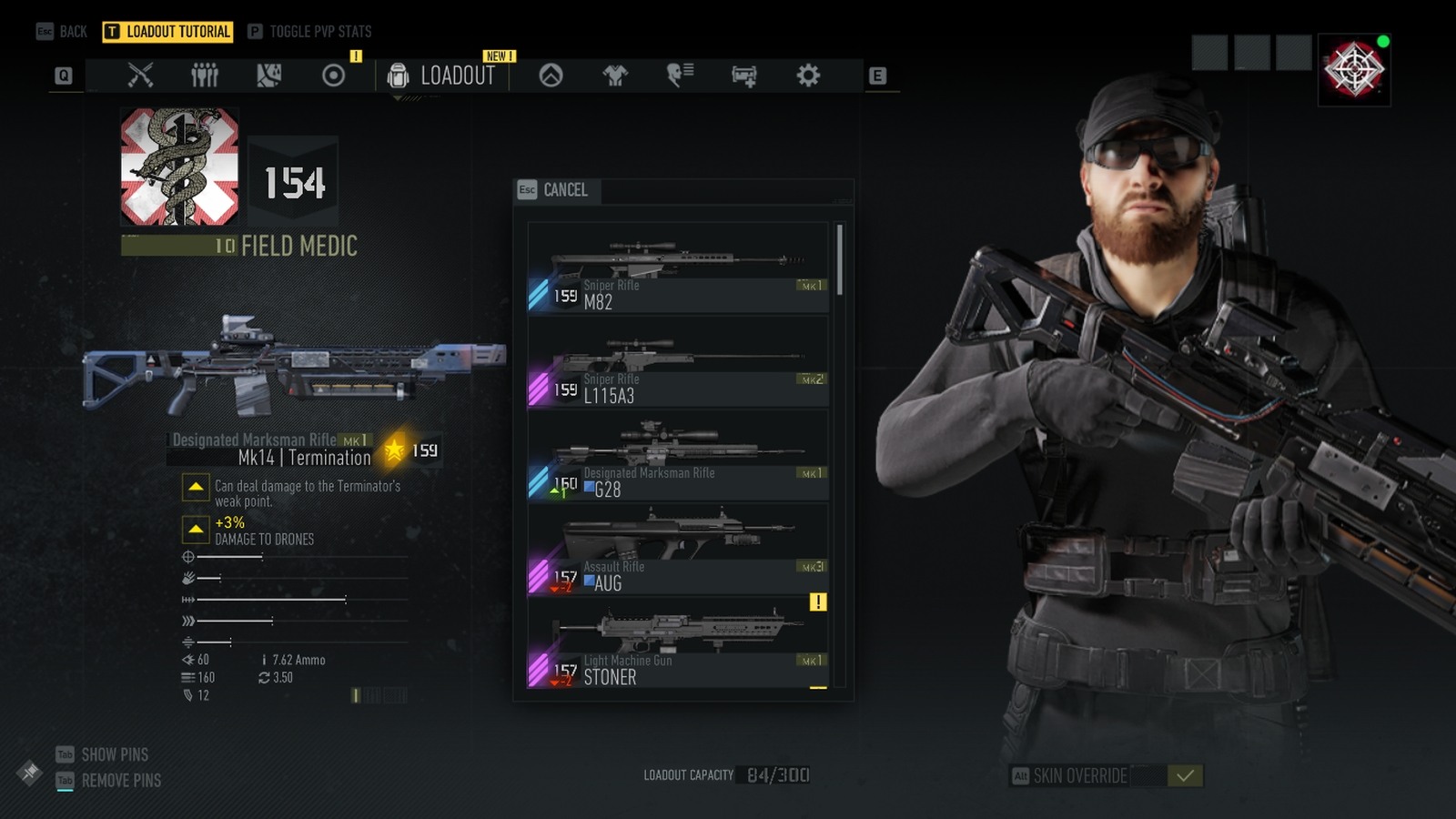Toggle PVP stats display
This screenshot has height=819, width=1456.
(309, 32)
